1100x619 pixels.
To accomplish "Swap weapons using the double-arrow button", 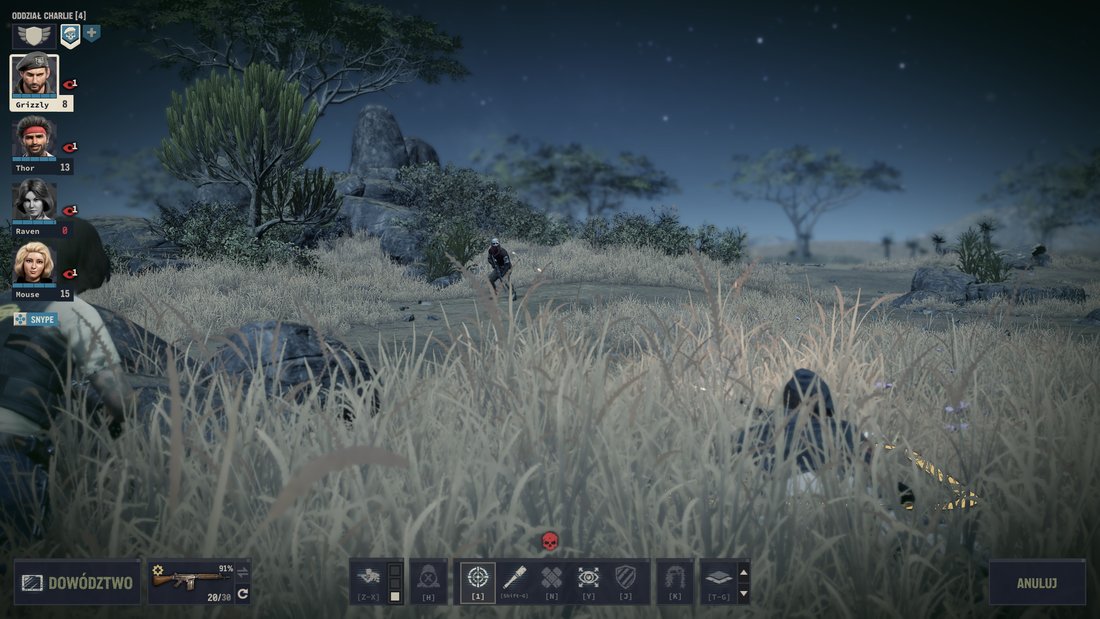I will tap(242, 572).
